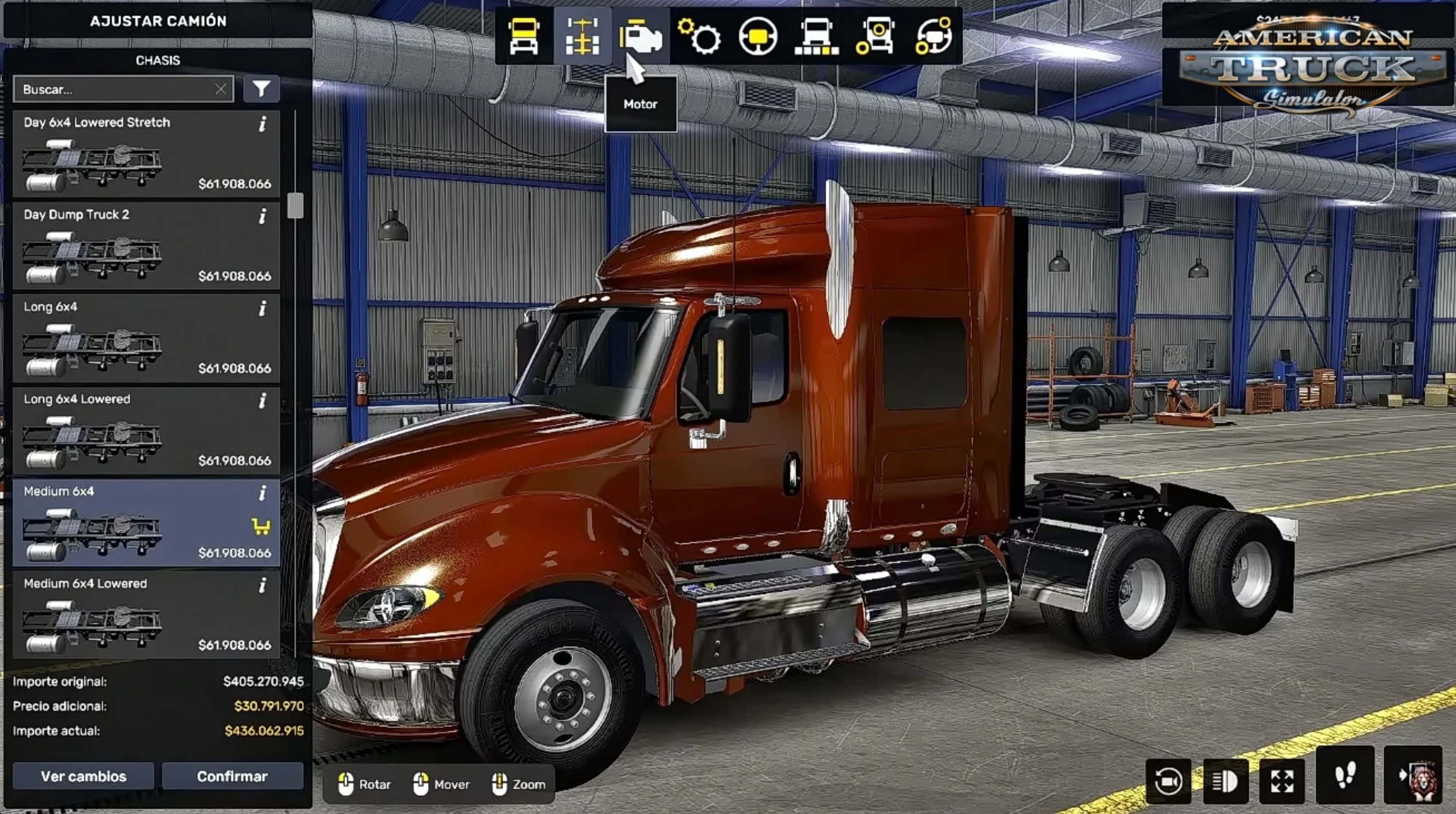Reset the camera view icon

coord(1168,782)
